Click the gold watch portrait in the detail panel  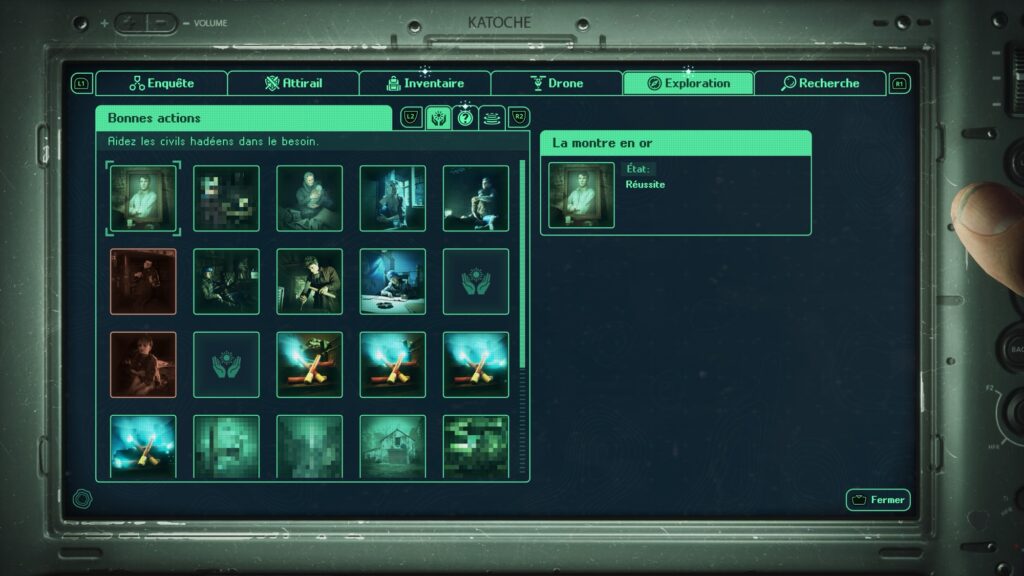(x=581, y=195)
